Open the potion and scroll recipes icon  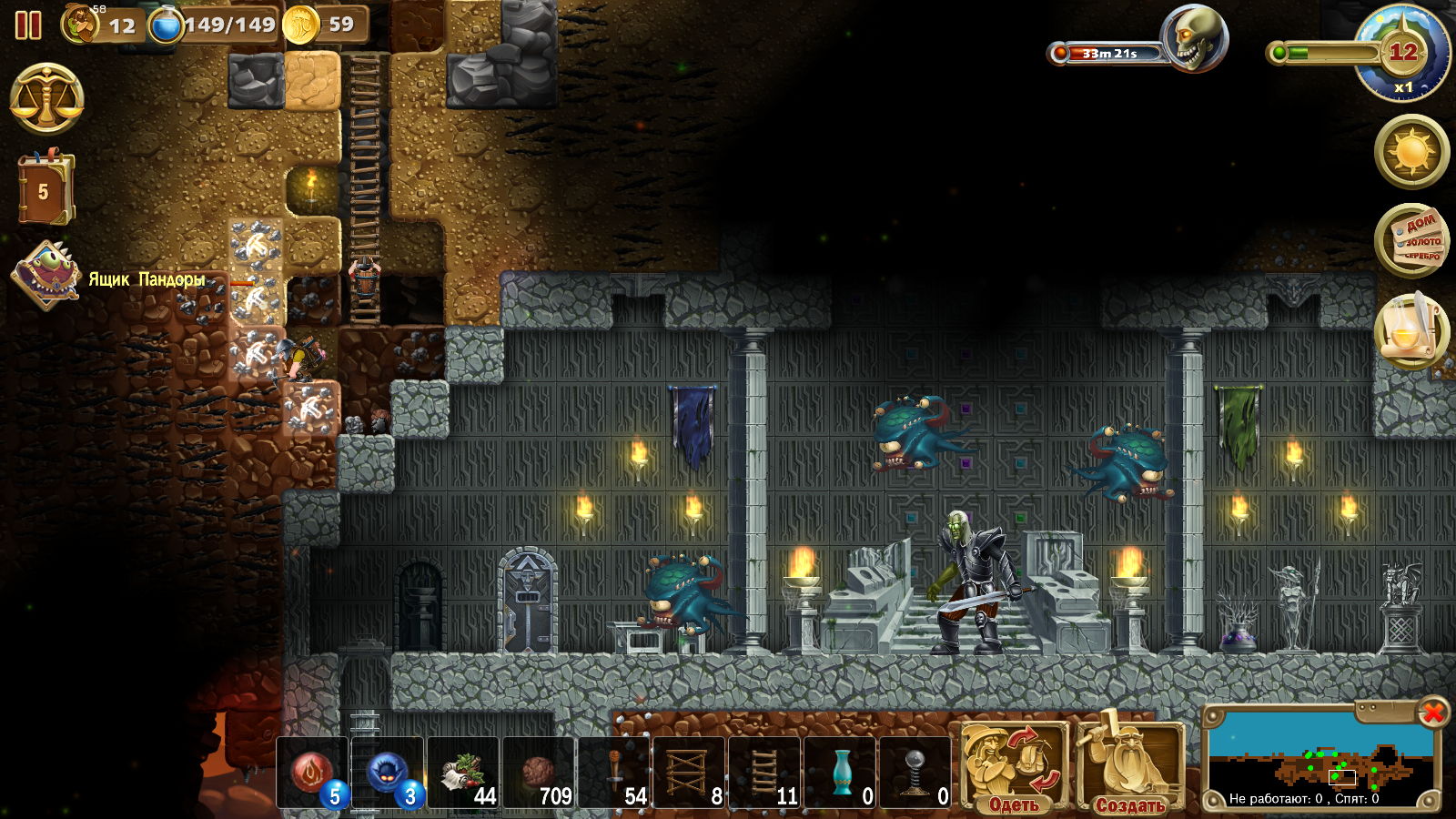pos(1411,331)
